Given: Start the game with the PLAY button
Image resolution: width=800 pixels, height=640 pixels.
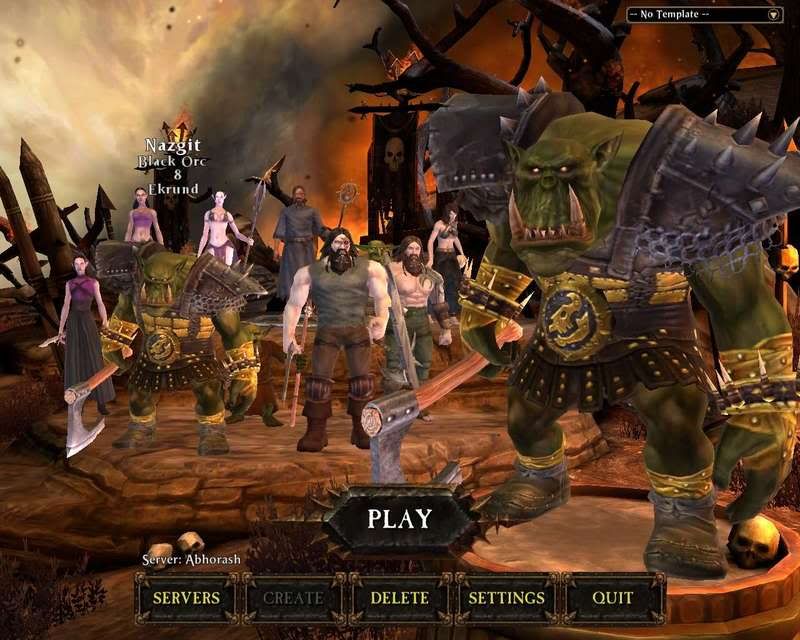Looking at the screenshot, I should point(399,519).
